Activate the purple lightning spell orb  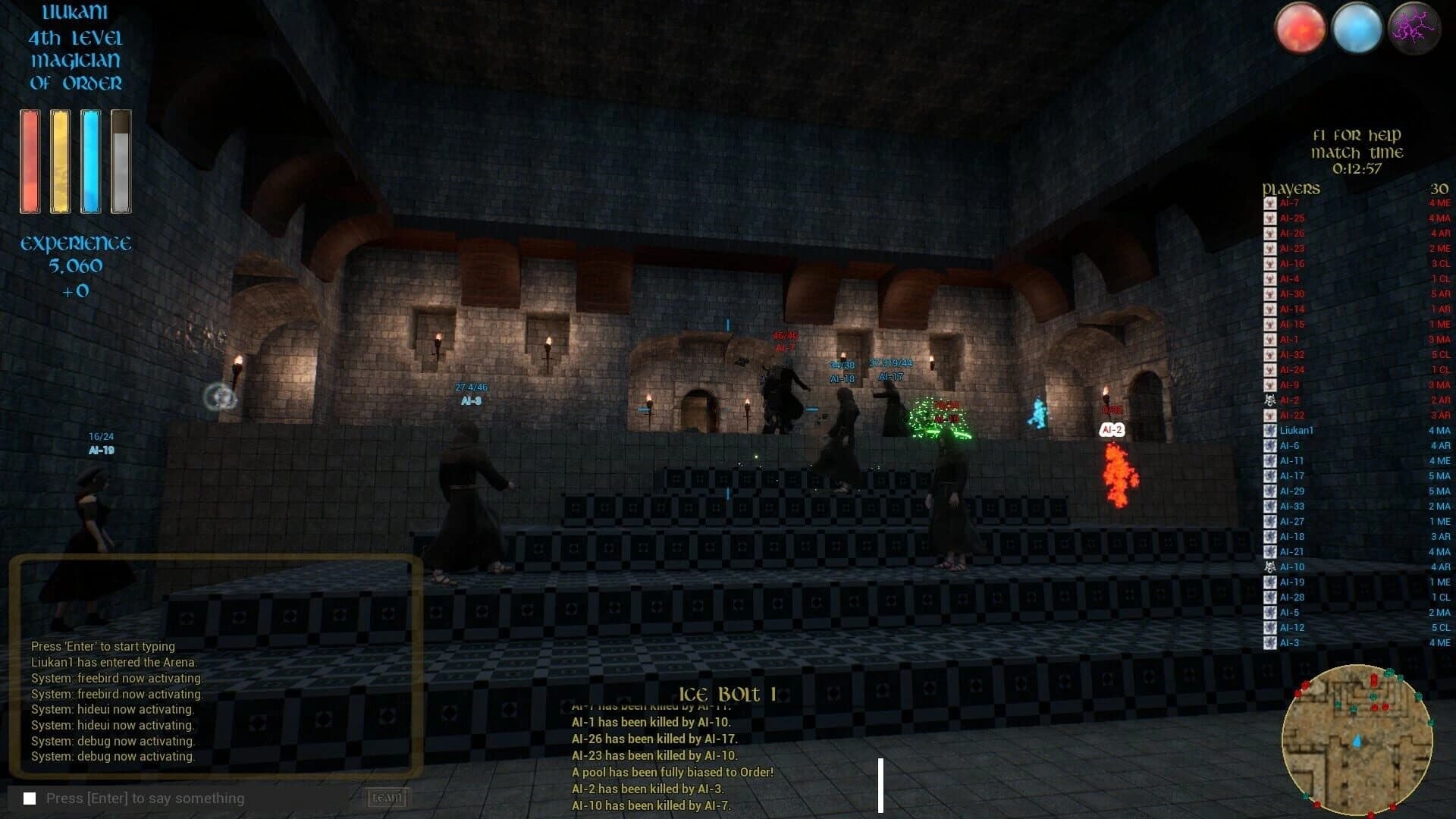pos(1415,28)
